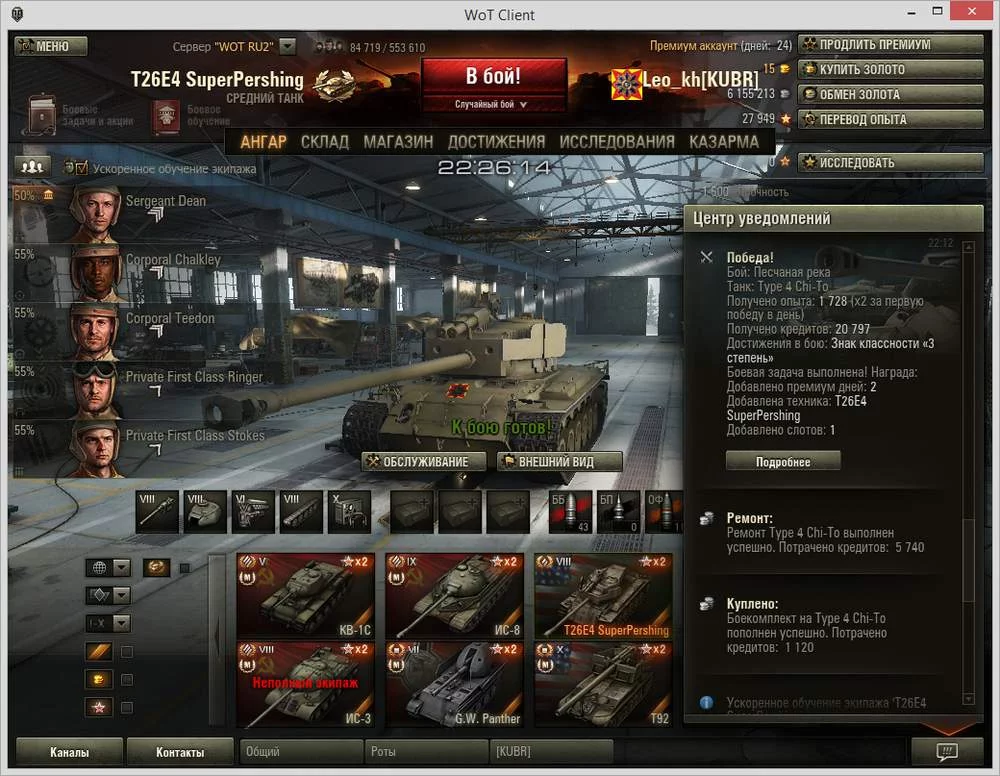Open Обслуживание service window

(x=425, y=462)
